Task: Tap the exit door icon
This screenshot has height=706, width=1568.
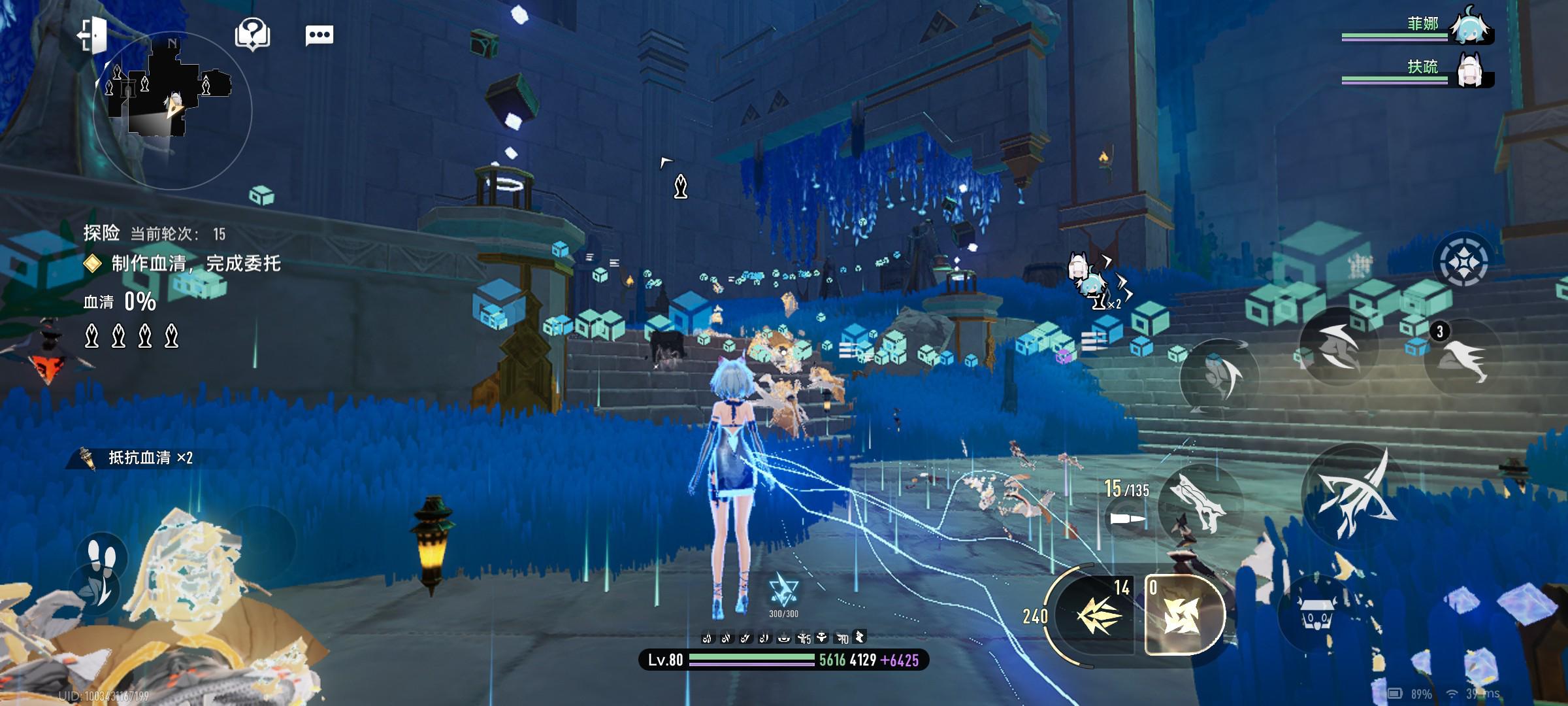Action: click(x=92, y=35)
